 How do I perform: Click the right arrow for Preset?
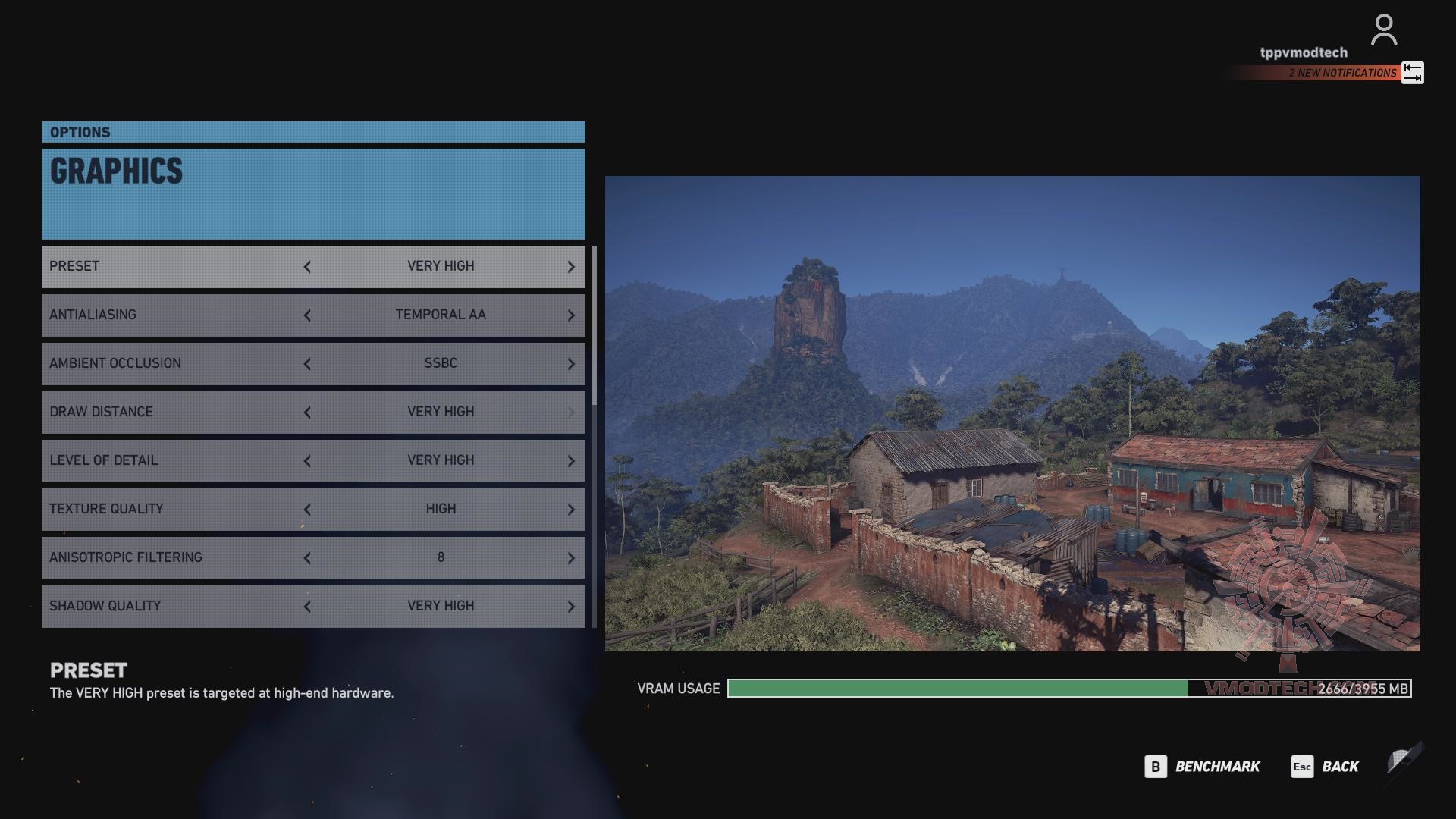point(571,267)
